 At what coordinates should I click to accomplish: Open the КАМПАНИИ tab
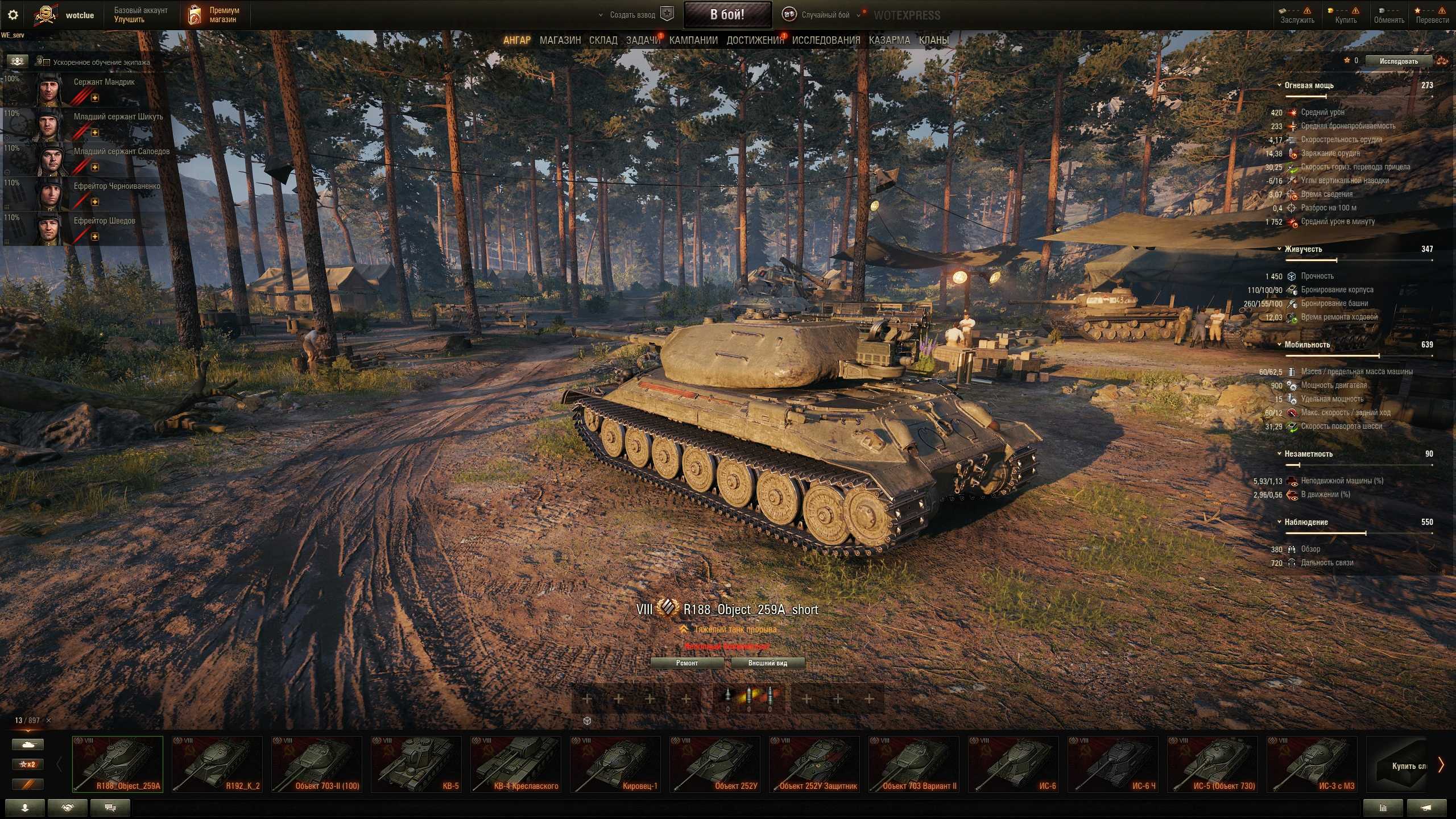693,40
